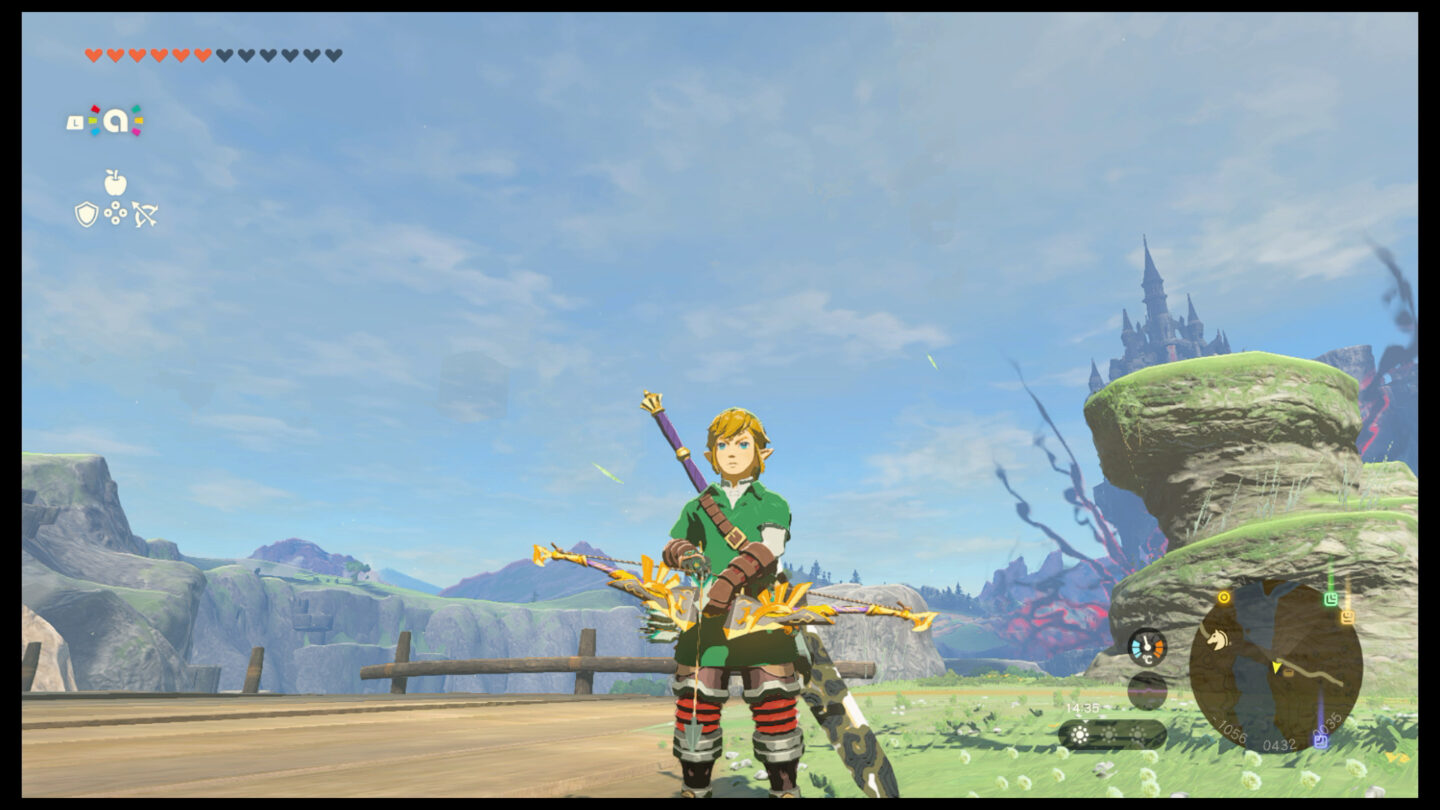This screenshot has width=1440, height=810.
Task: Click the horse stable icon on the minimap
Action: pyautogui.click(x=1218, y=640)
